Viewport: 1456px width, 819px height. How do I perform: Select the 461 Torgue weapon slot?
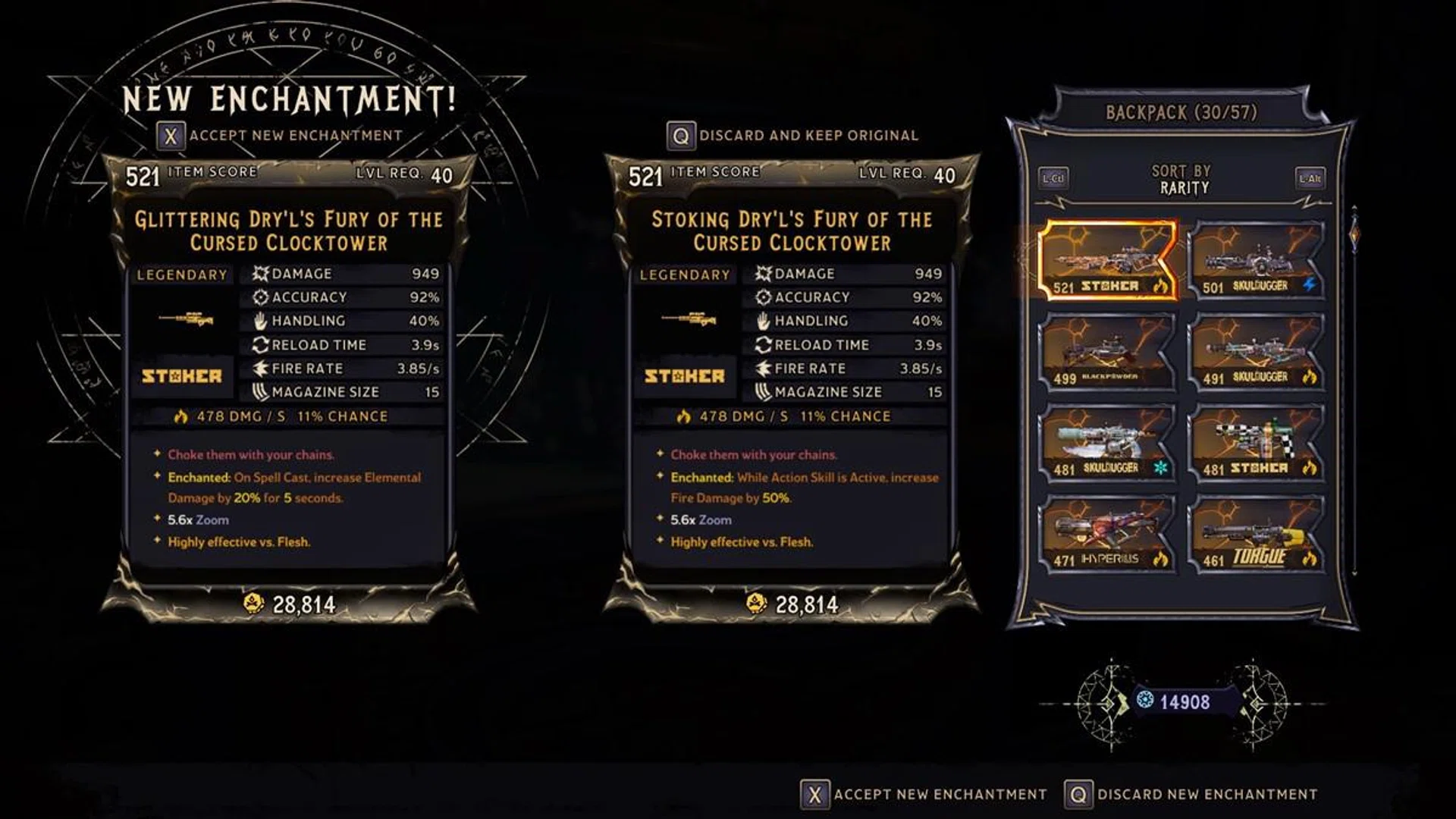pyautogui.click(x=1256, y=533)
